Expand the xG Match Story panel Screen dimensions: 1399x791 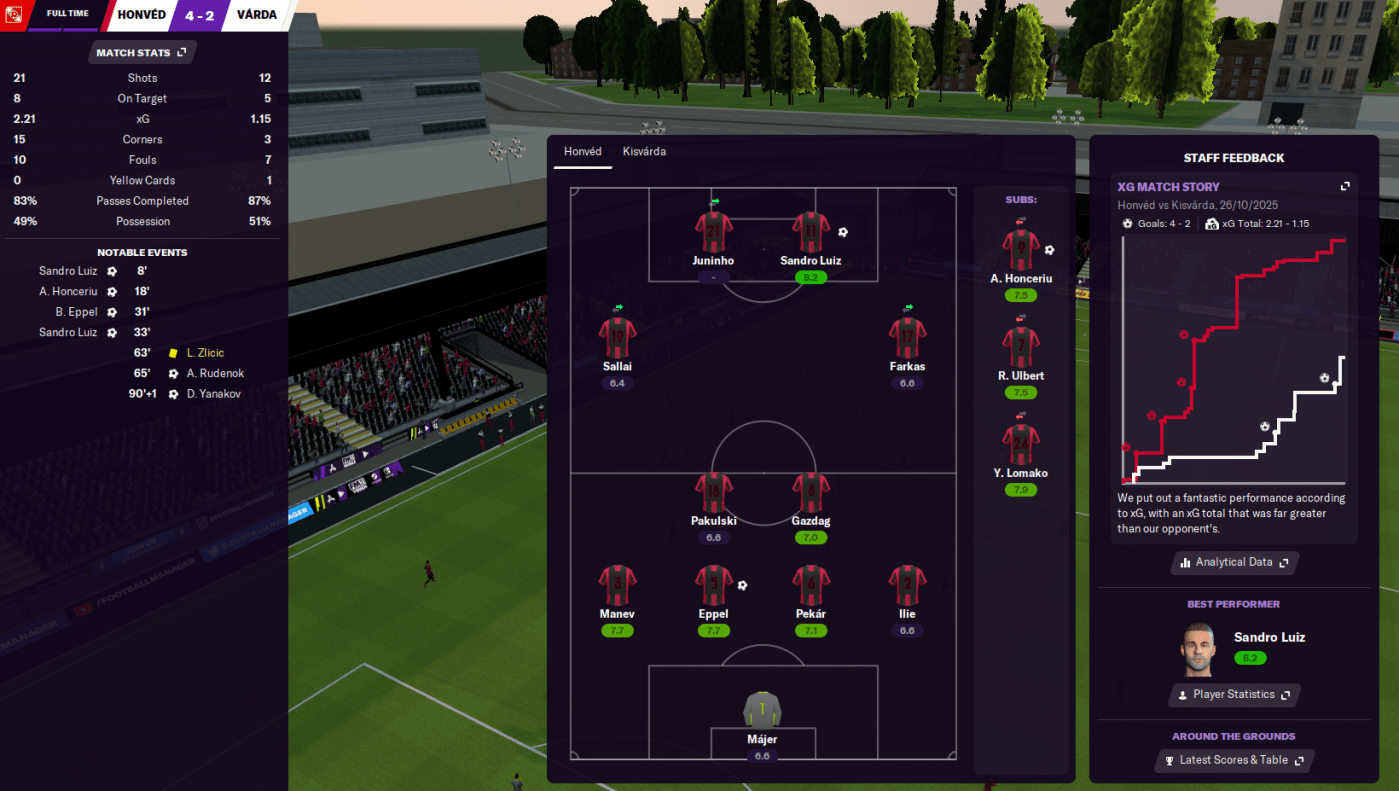coord(1345,187)
